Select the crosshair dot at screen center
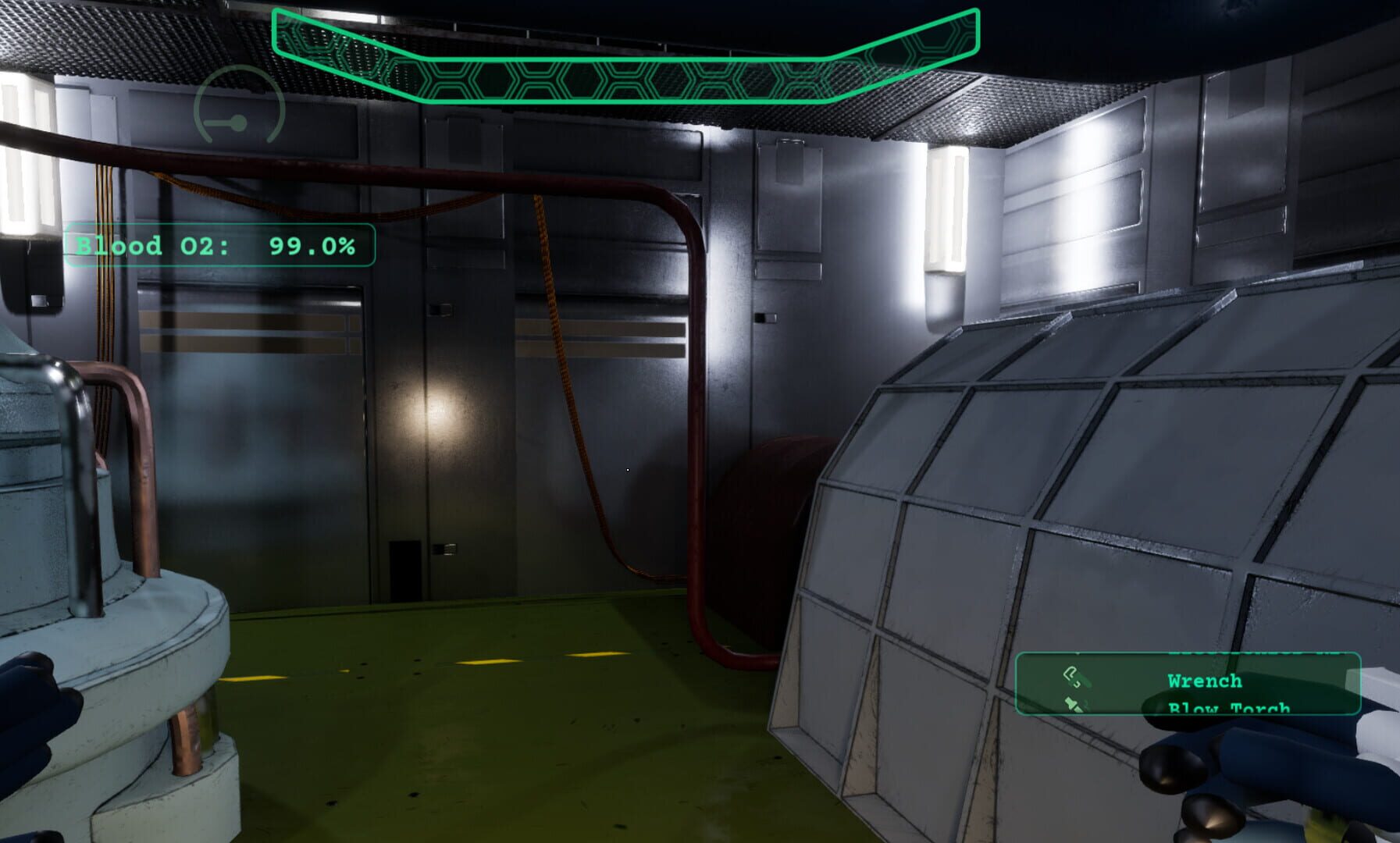 tap(627, 470)
